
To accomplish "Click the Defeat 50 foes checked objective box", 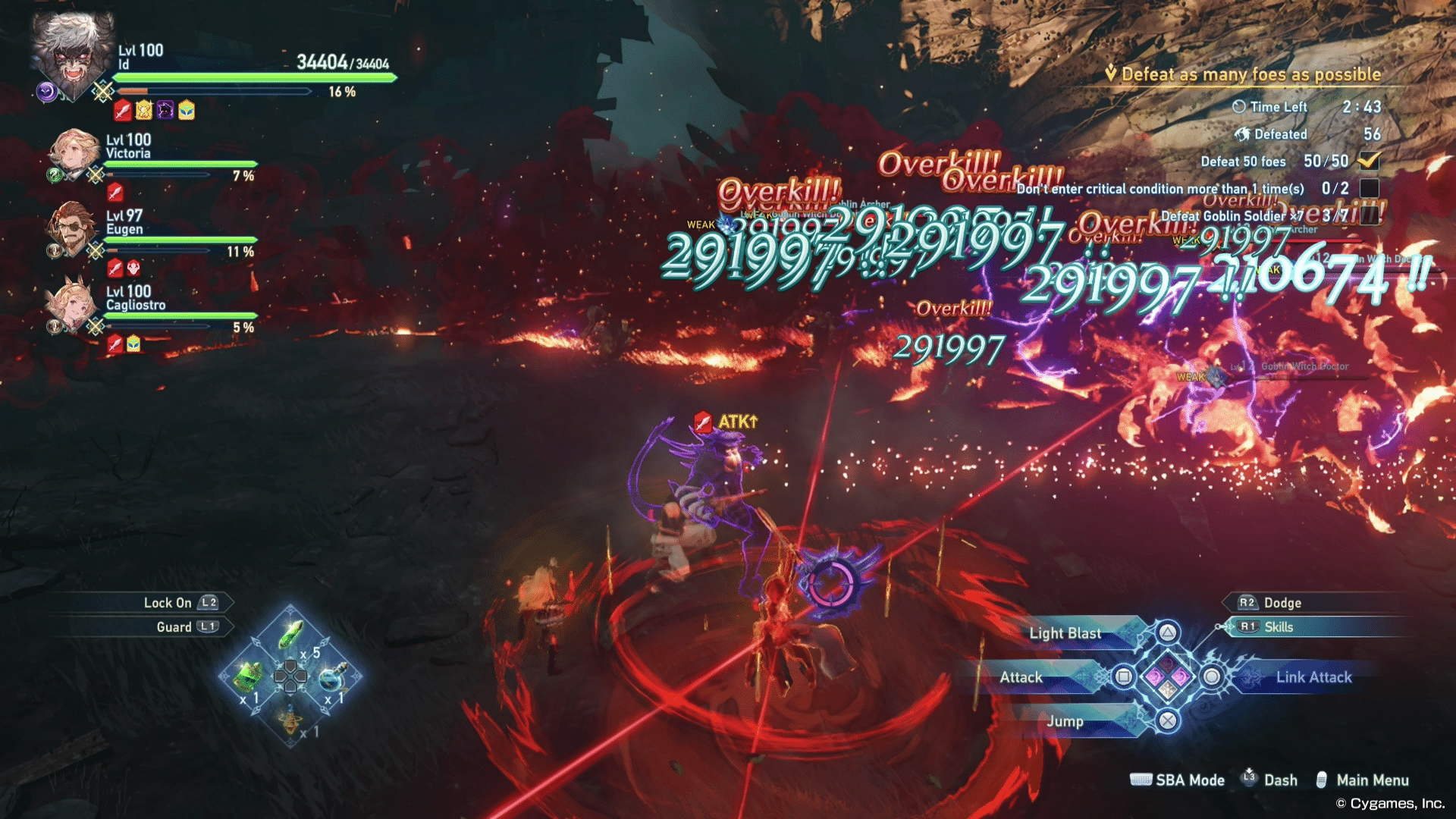I will coord(1369,161).
